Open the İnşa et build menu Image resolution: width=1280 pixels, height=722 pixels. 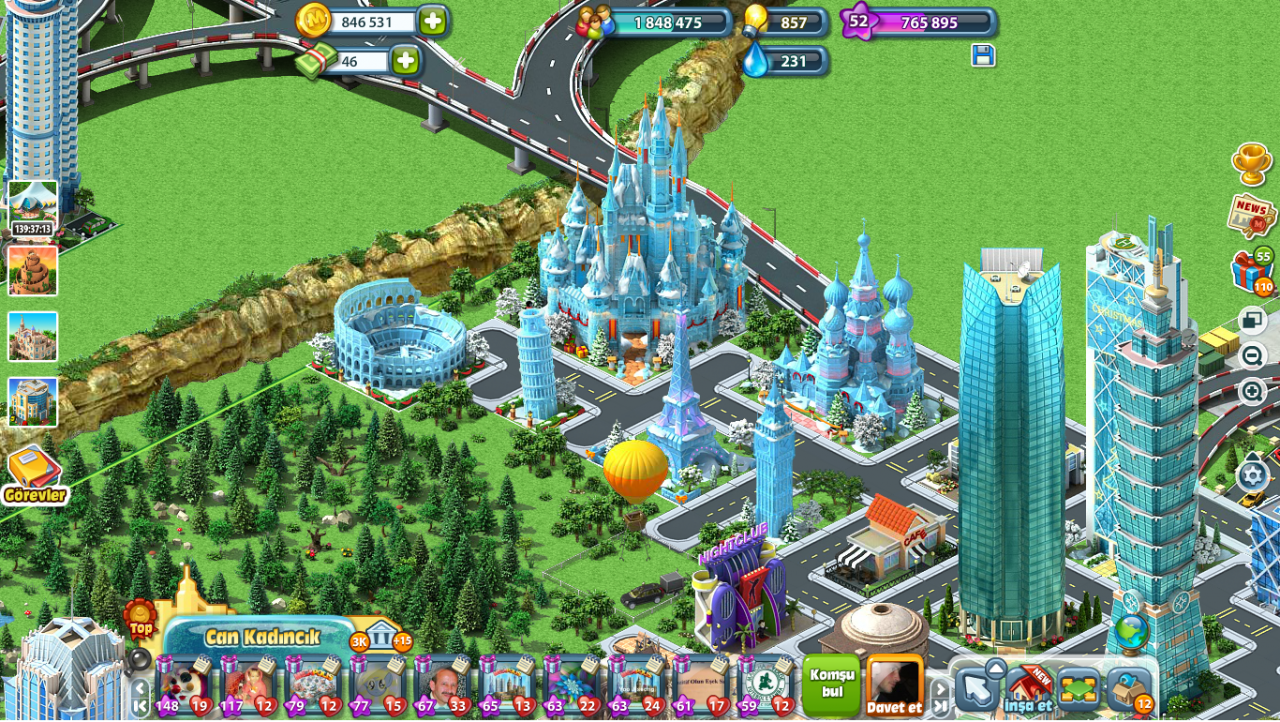coord(1028,688)
